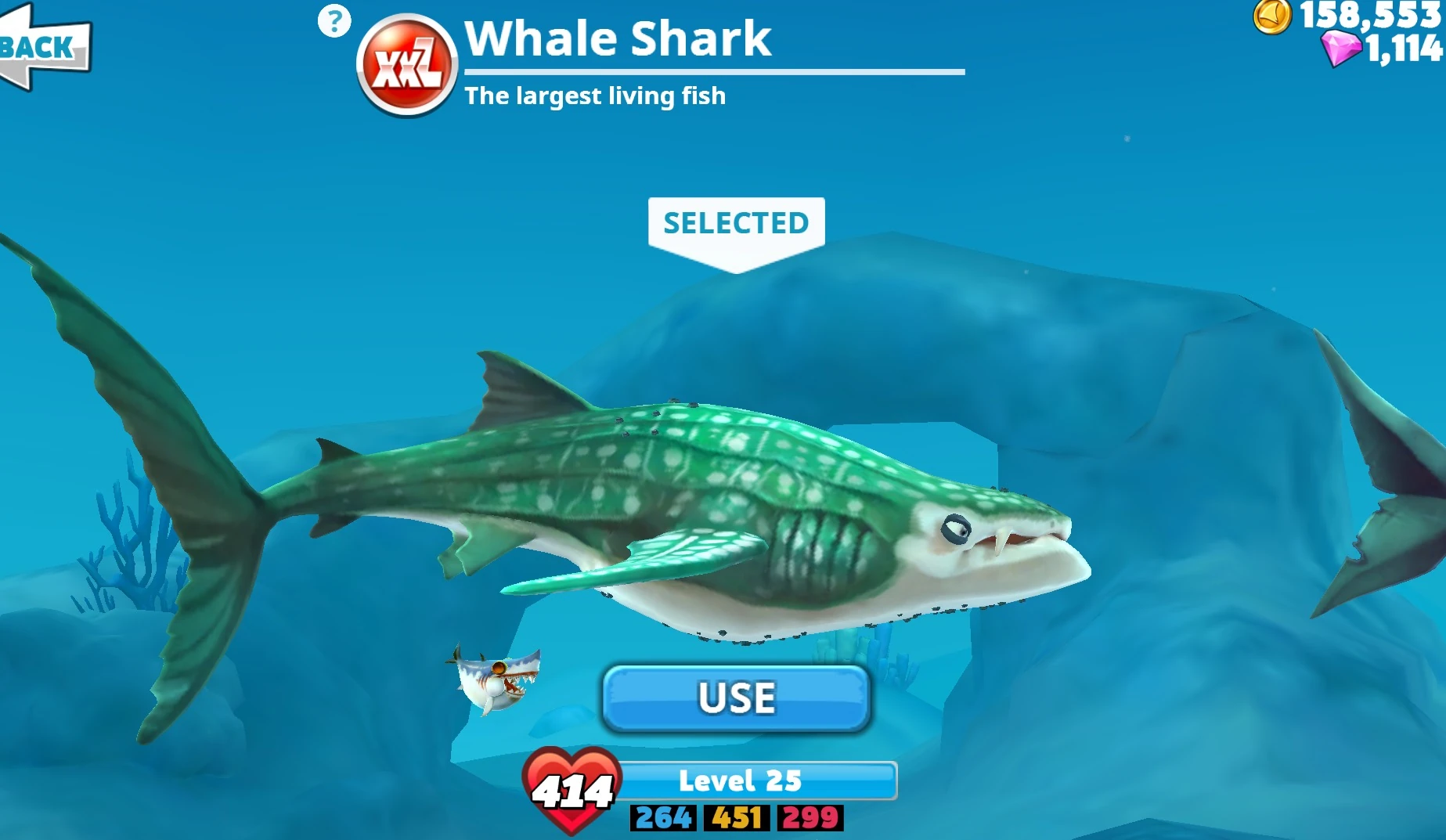
Task: Click the question mark help icon
Action: 333,21
